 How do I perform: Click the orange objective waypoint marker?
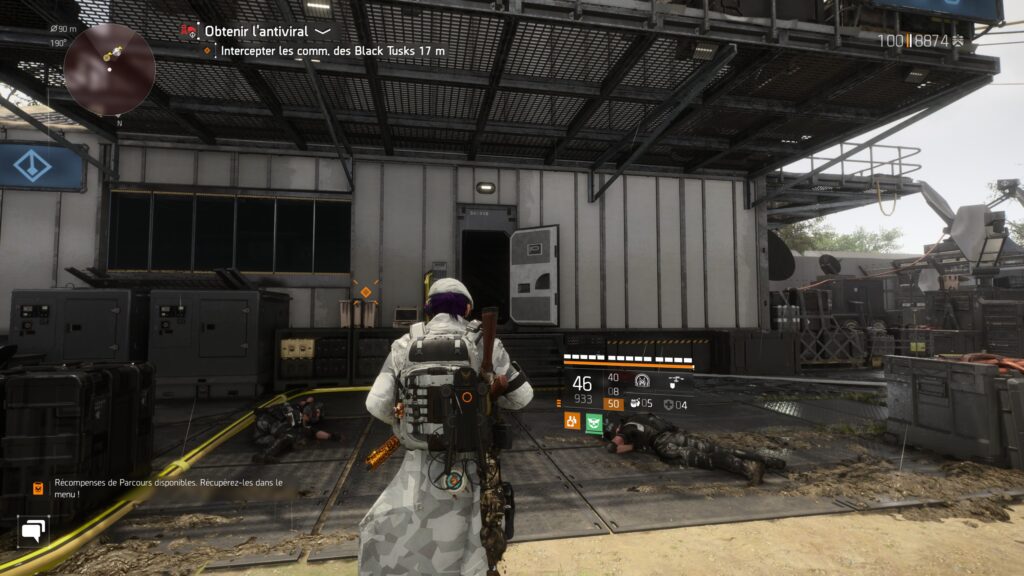tap(365, 292)
